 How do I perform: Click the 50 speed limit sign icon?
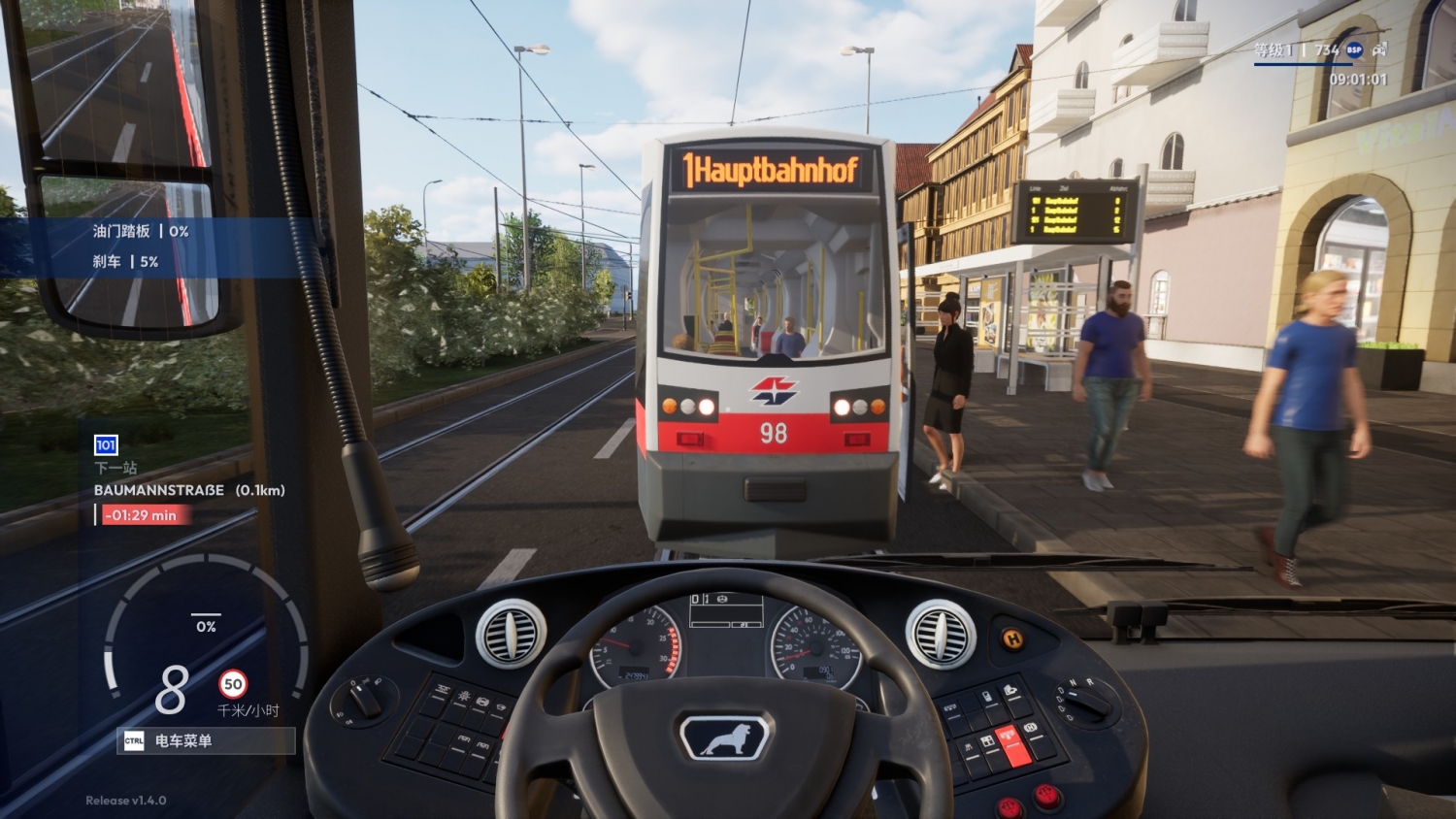pos(233,684)
